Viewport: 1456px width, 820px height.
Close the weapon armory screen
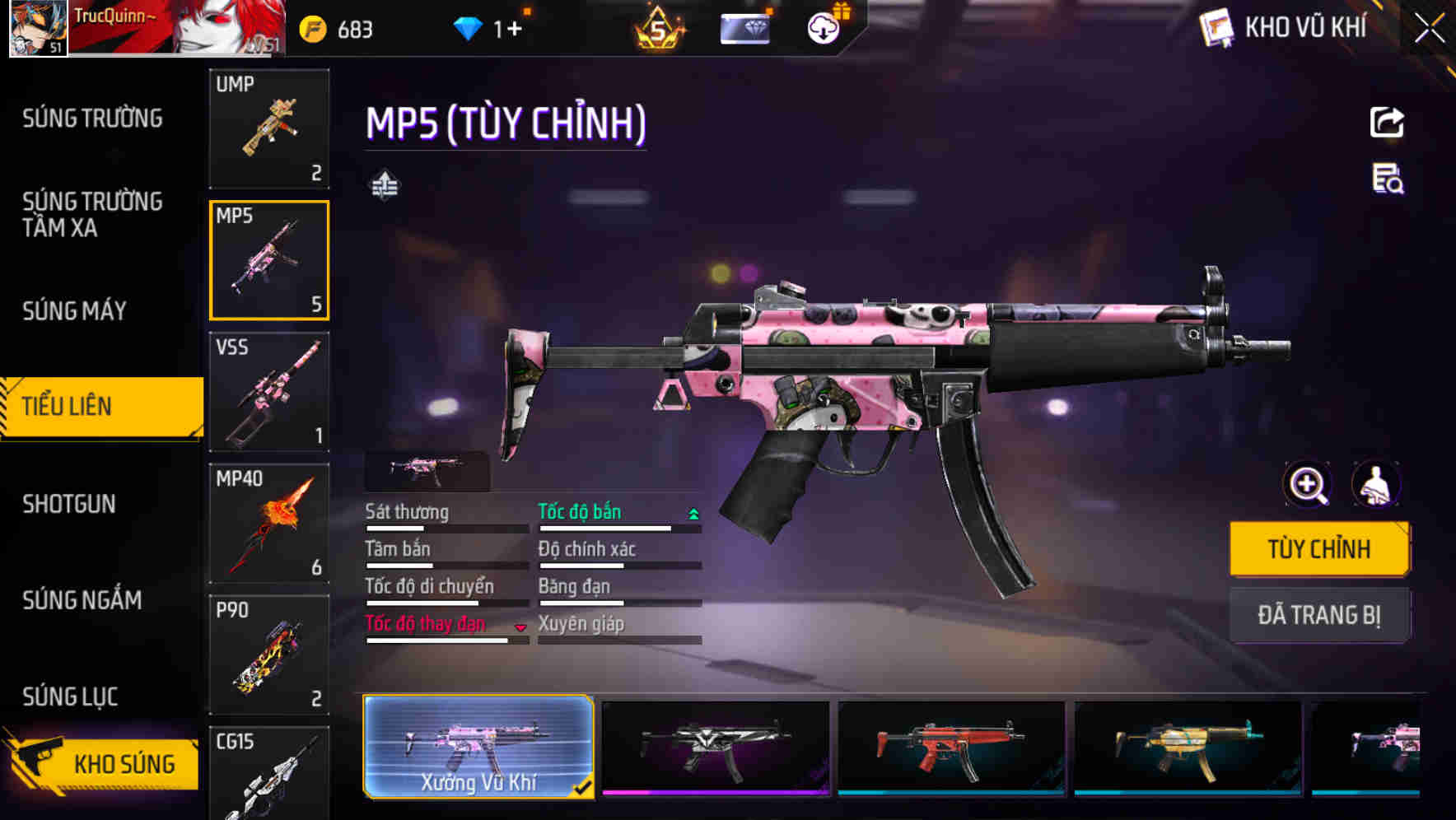(x=1429, y=29)
